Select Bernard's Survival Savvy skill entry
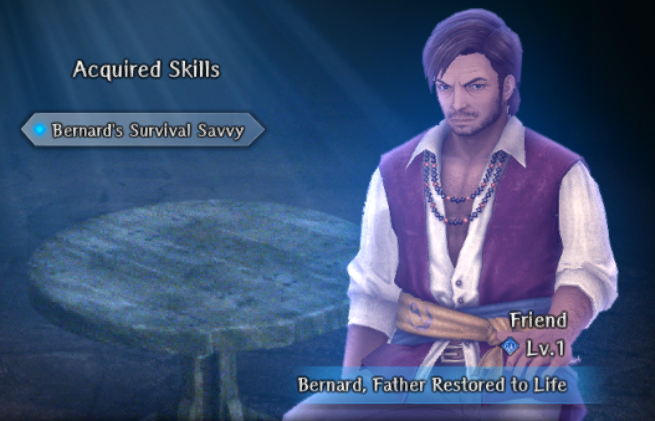The image size is (655, 421). coord(143,130)
